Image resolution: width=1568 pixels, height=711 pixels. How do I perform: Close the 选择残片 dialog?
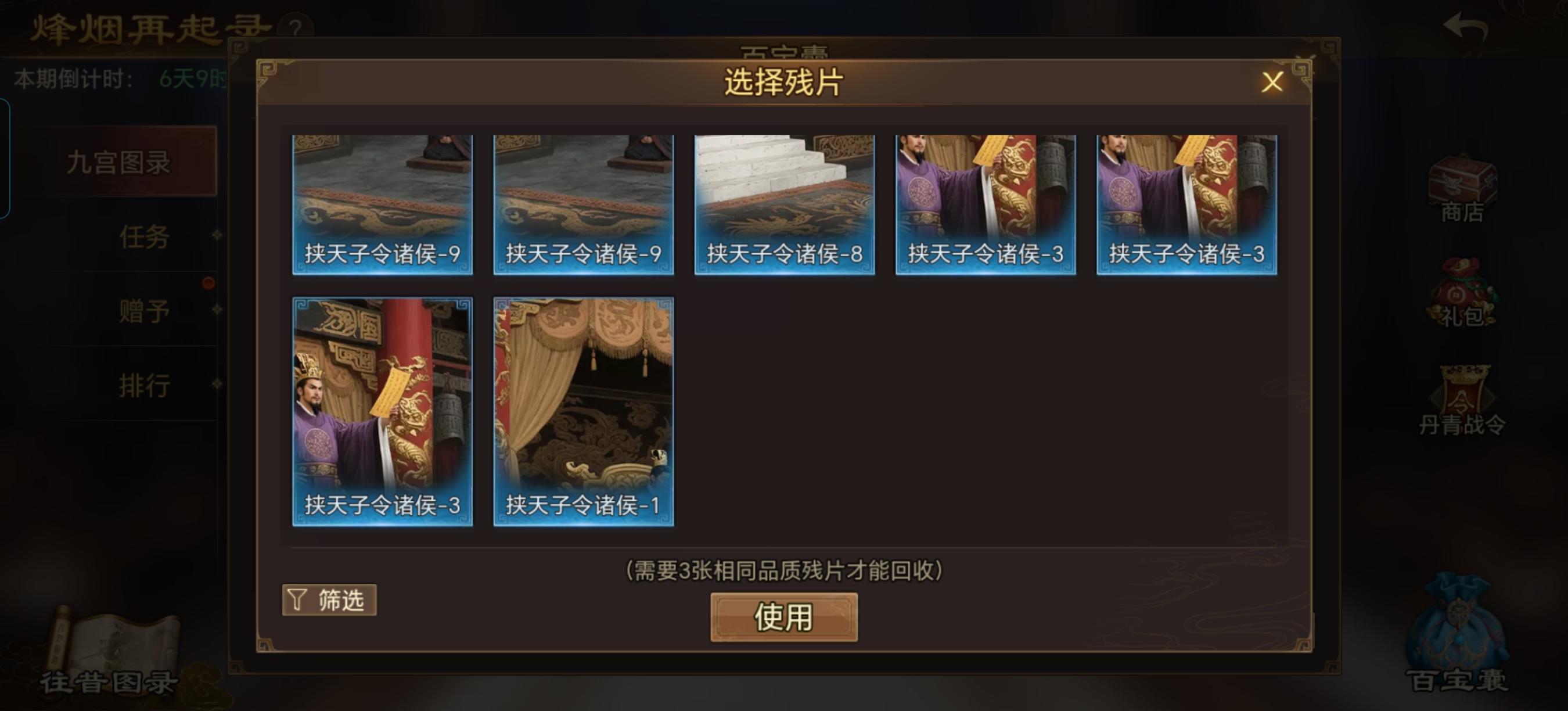click(x=1273, y=84)
